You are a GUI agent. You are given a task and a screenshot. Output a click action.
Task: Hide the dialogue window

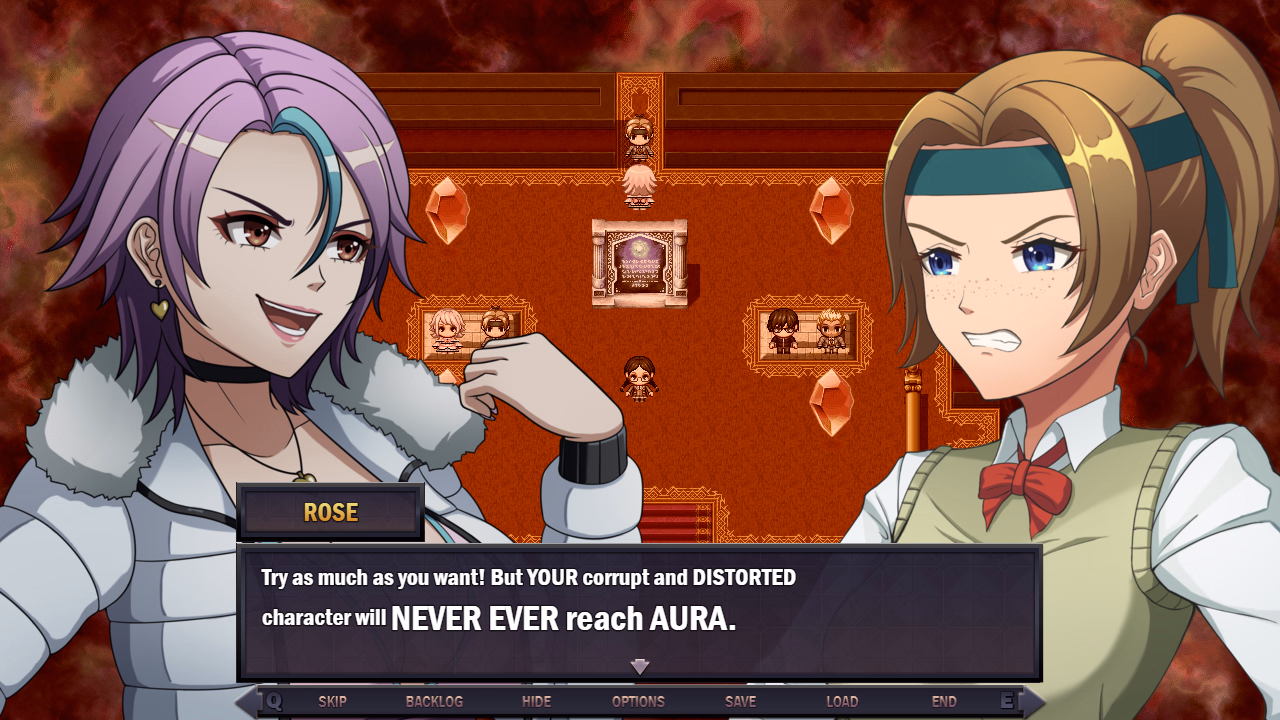pos(537,701)
